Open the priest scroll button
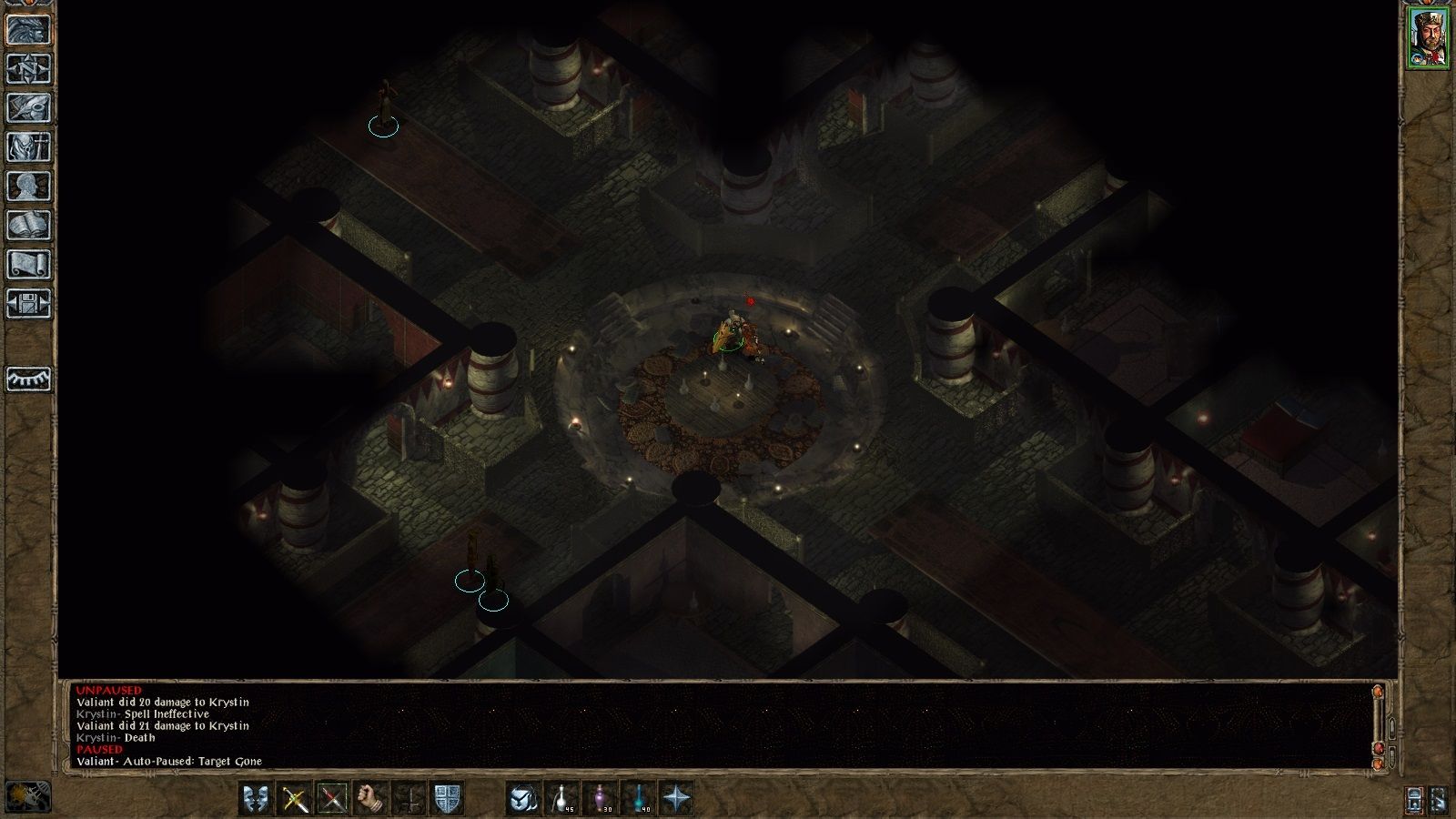Image resolution: width=1456 pixels, height=819 pixels. tap(28, 264)
